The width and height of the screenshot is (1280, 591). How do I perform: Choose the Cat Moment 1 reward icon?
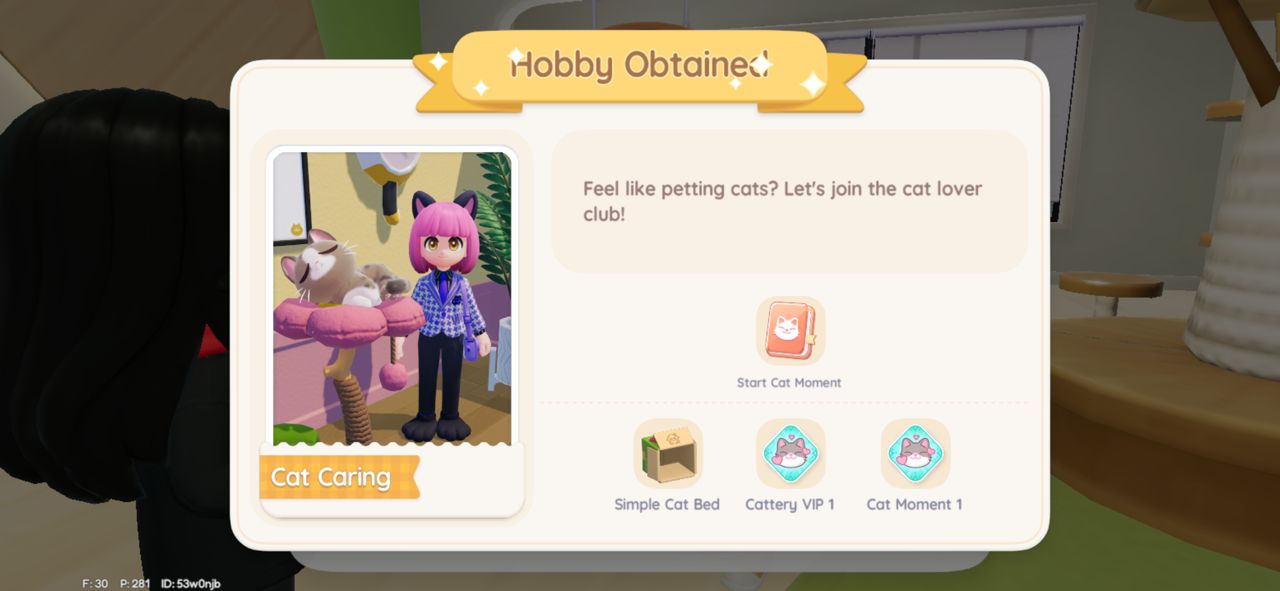915,453
